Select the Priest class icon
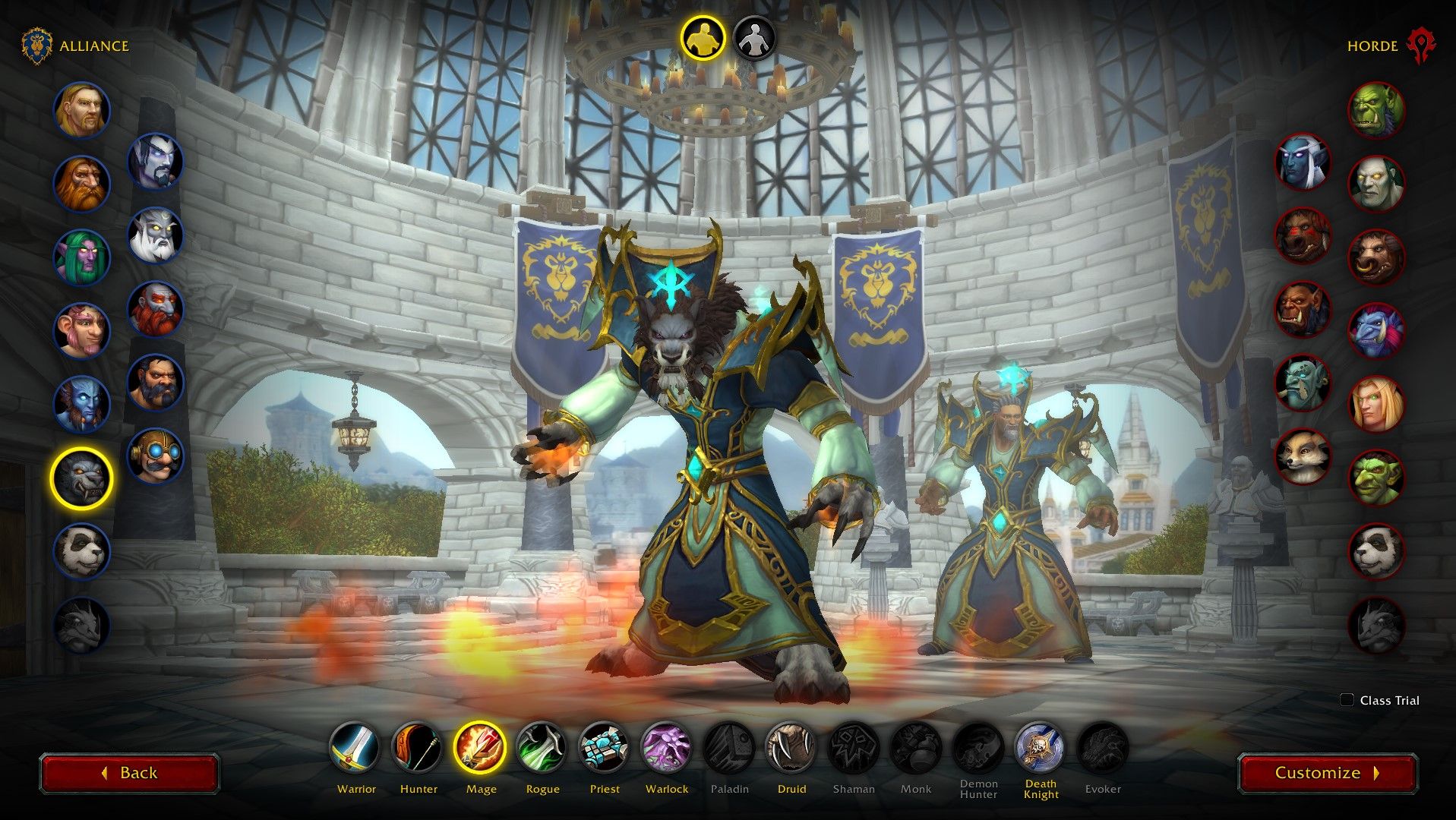Image resolution: width=1456 pixels, height=820 pixels. pyautogui.click(x=605, y=748)
